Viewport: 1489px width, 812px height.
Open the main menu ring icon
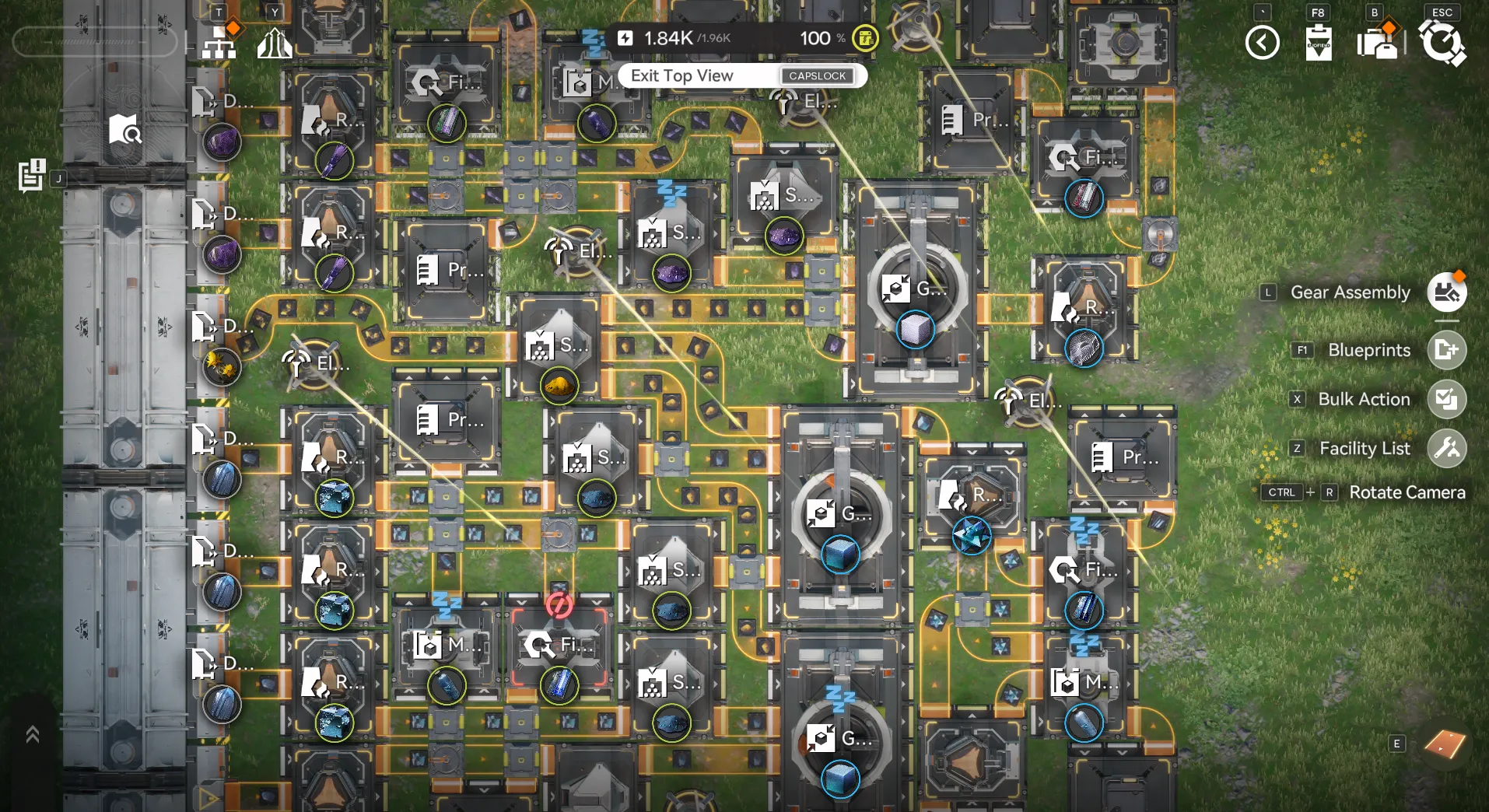point(1442,43)
